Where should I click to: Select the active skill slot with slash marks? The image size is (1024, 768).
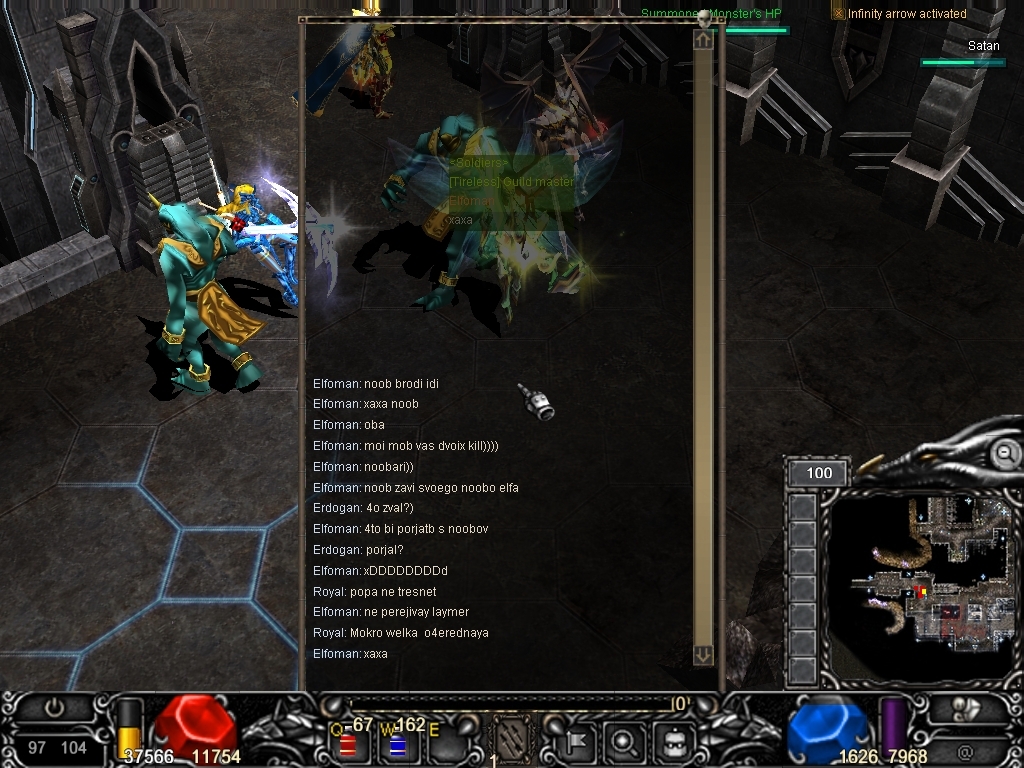point(514,740)
